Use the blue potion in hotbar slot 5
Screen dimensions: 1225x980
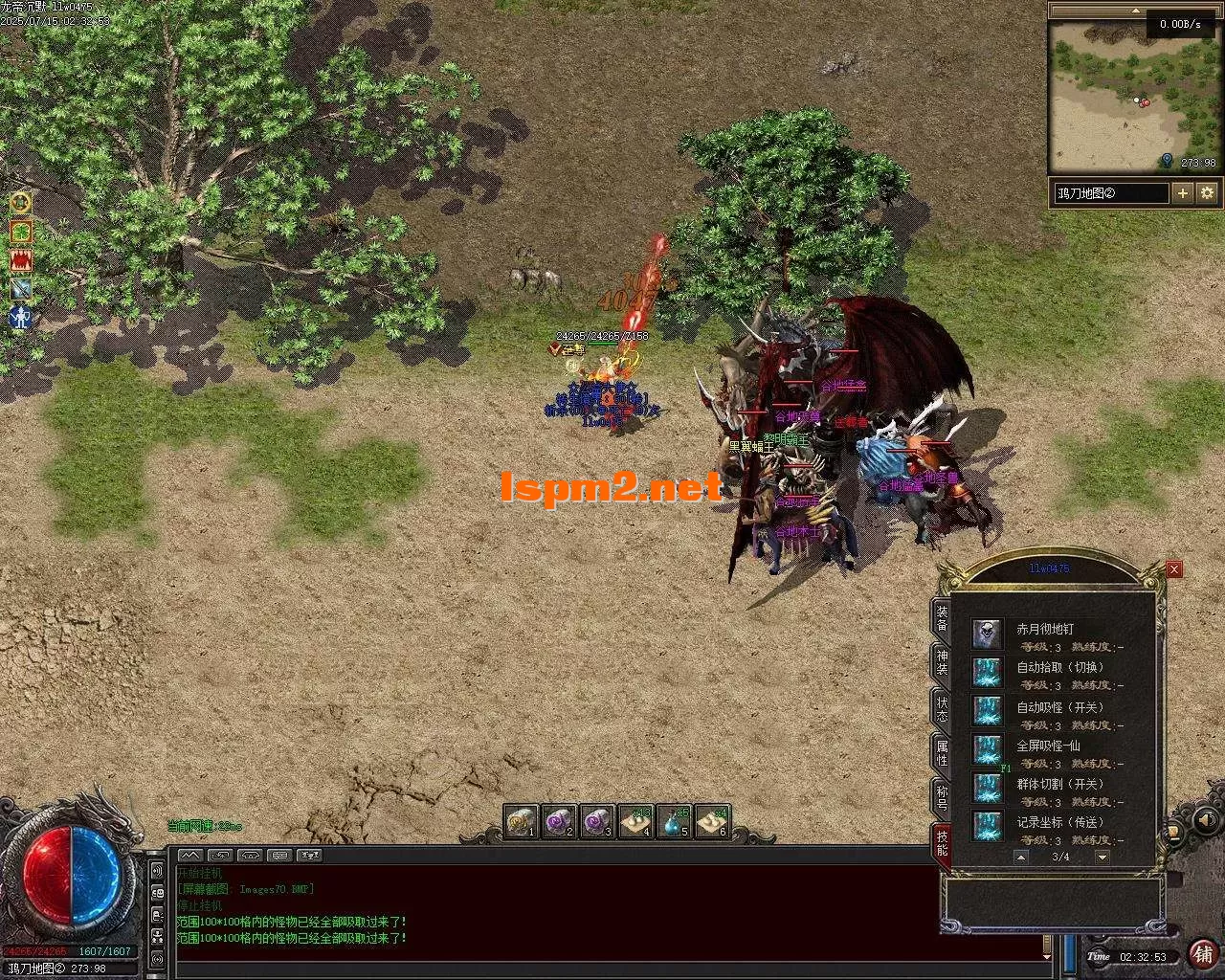point(675,821)
